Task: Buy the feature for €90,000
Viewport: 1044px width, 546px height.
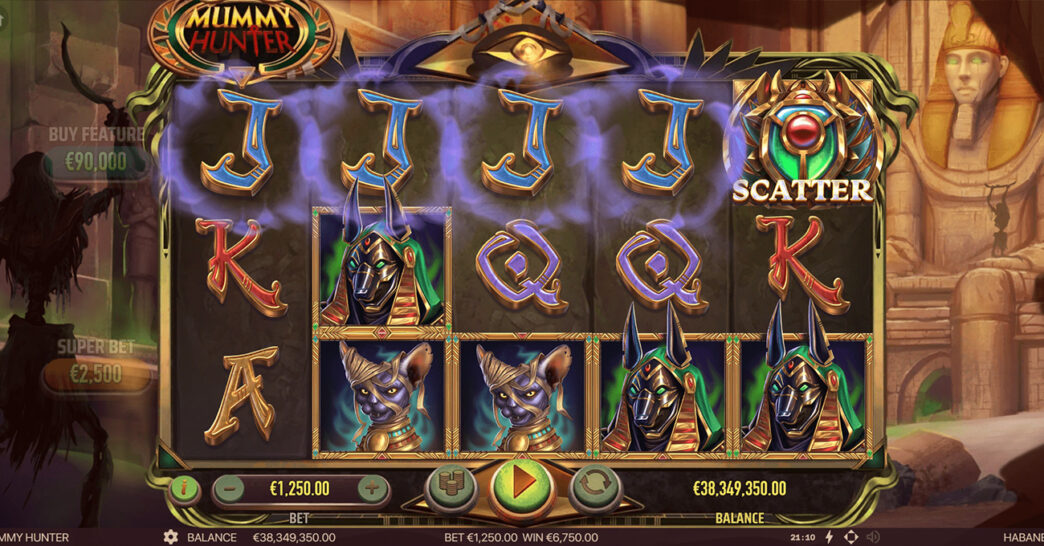Action: (x=98, y=162)
